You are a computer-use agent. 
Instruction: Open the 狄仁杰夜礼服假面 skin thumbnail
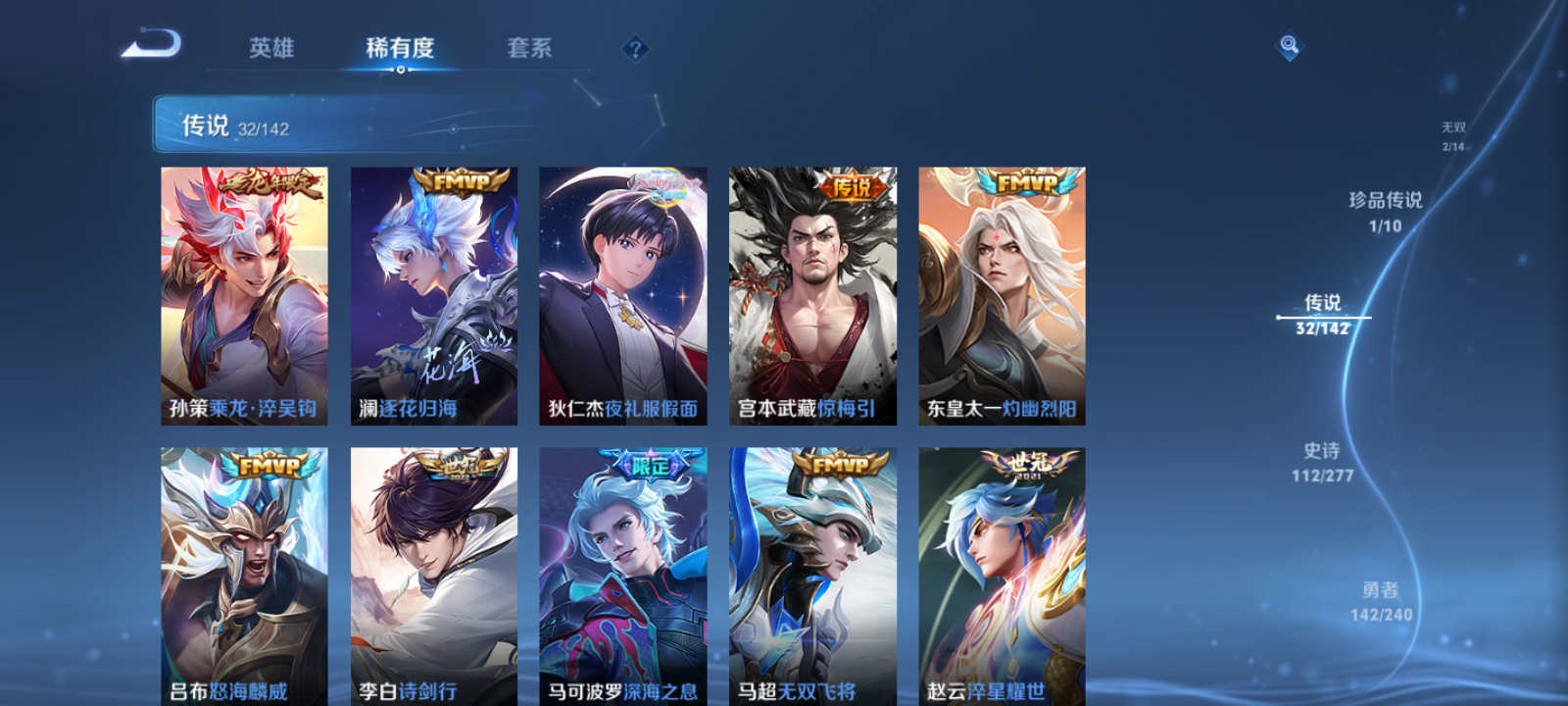[623, 294]
